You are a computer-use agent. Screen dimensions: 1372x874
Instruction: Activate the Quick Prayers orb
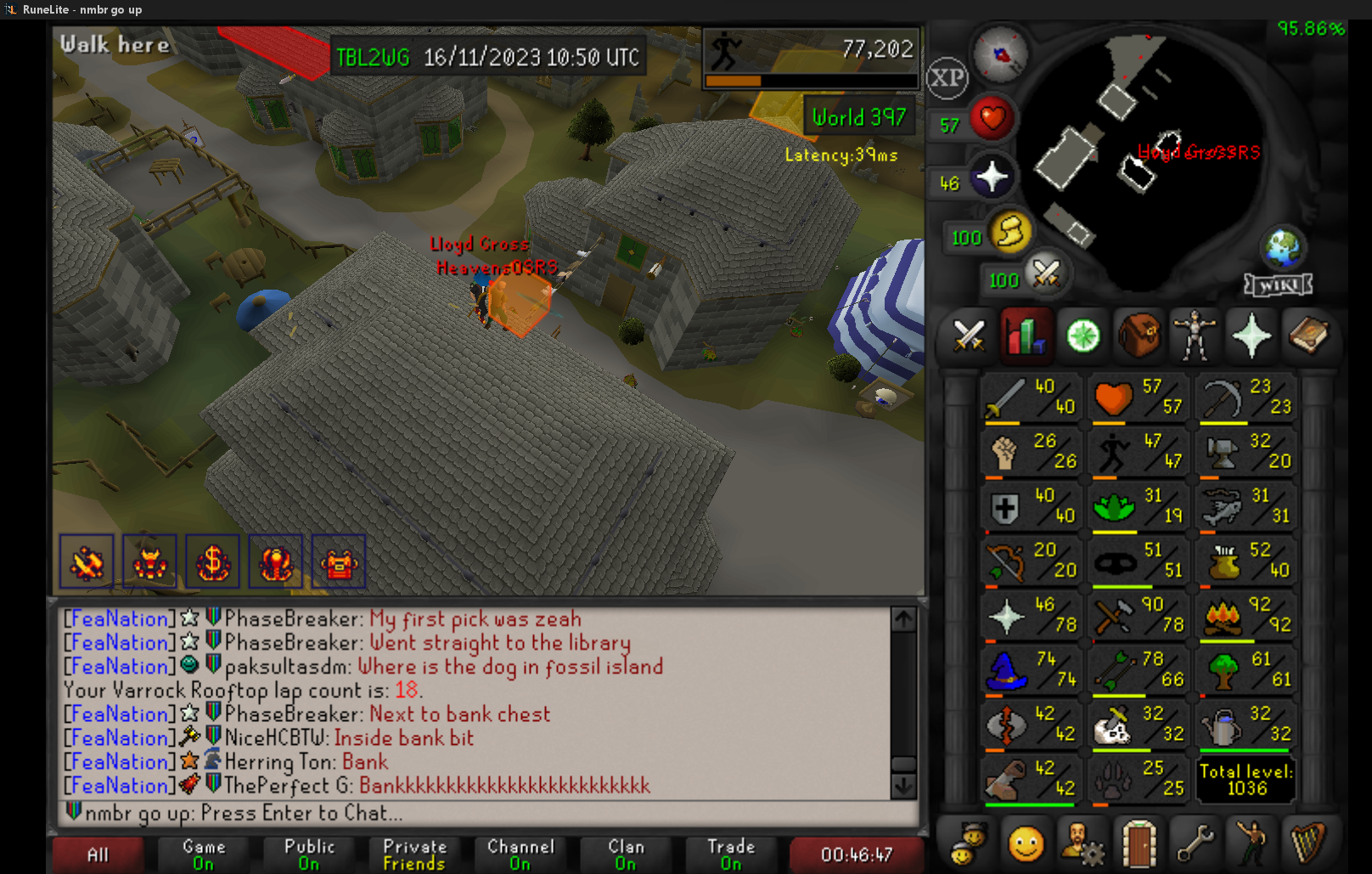click(991, 178)
